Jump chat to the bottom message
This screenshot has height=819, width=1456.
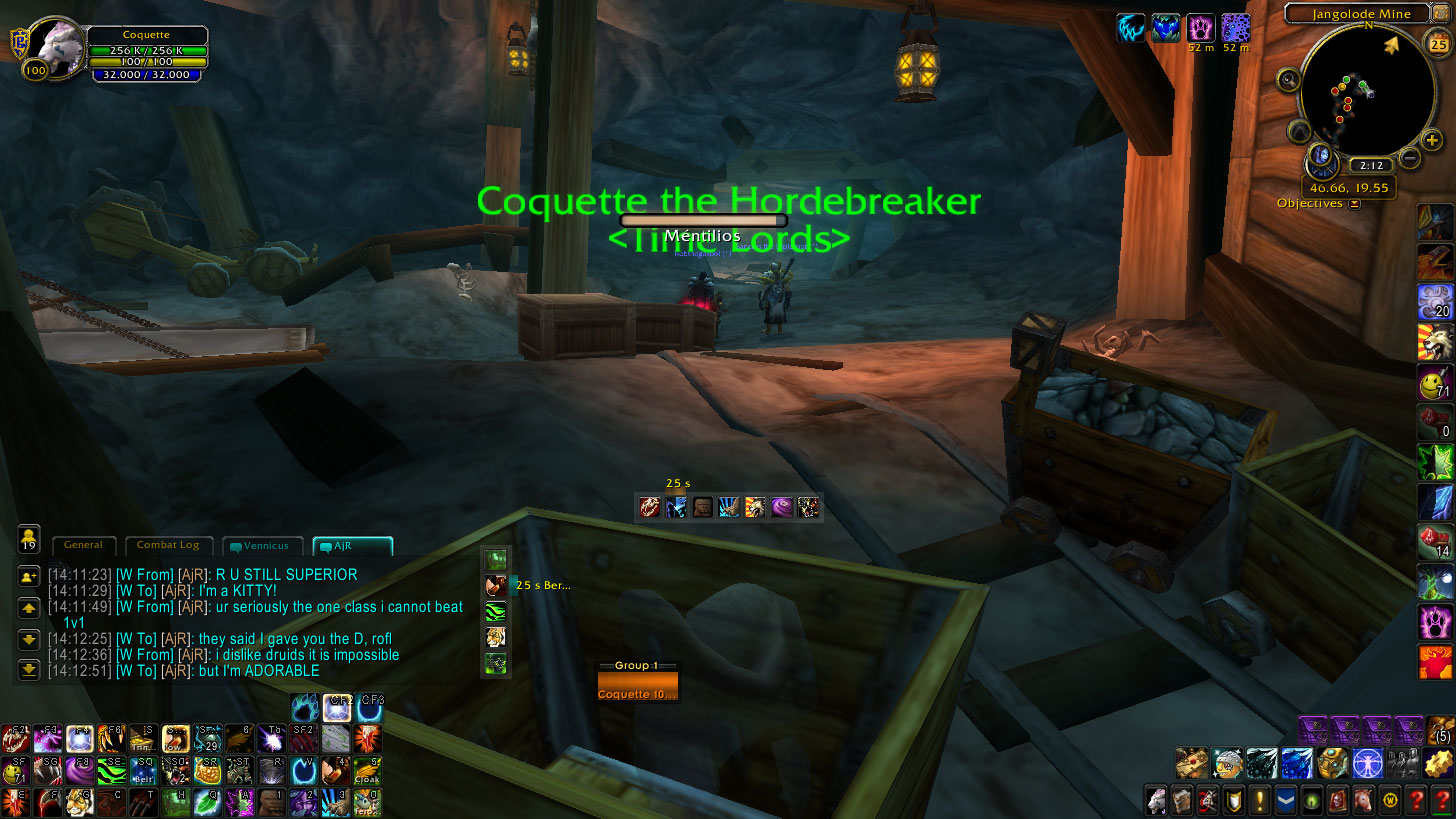pos(29,668)
